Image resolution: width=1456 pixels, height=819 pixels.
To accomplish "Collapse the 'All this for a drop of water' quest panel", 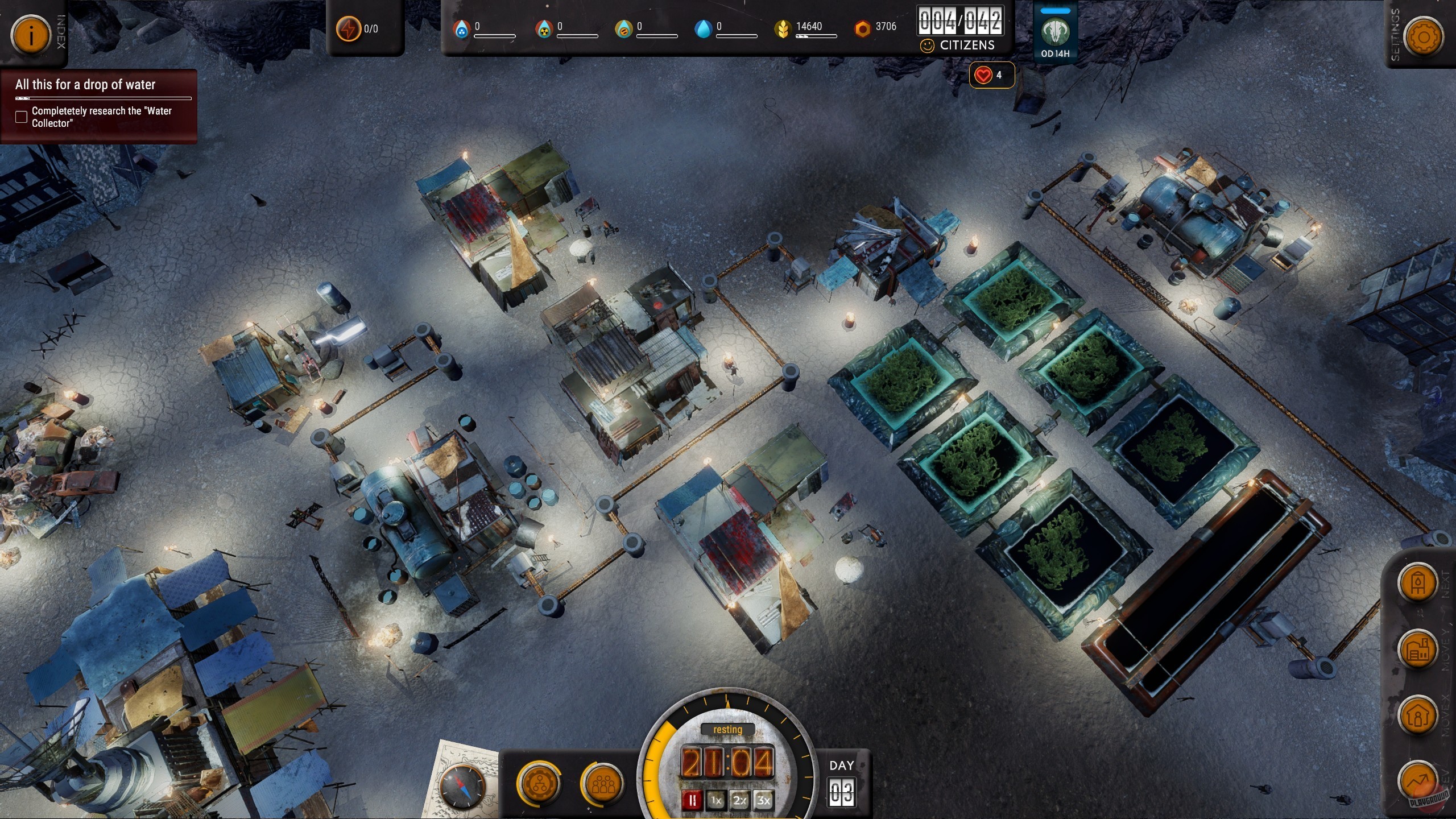I will pos(85,84).
